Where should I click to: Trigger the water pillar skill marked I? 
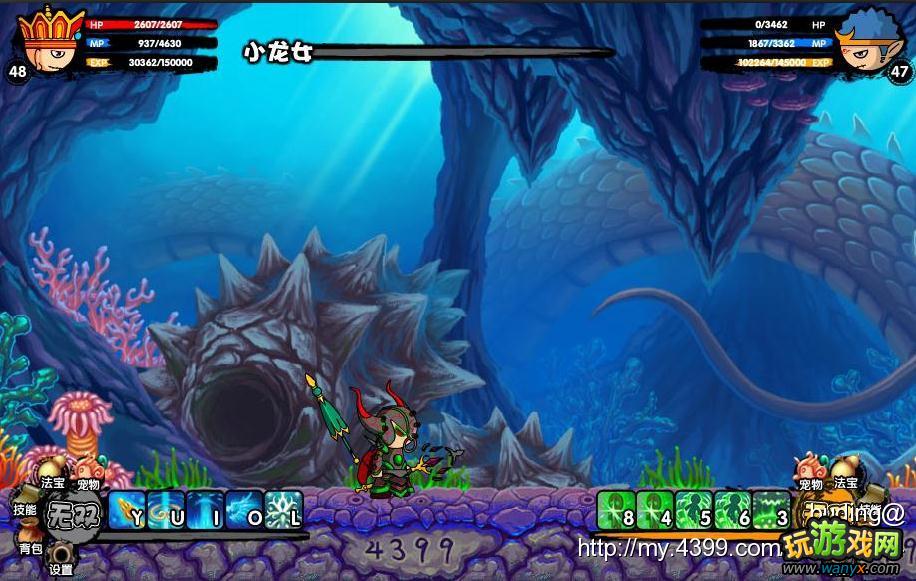205,510
